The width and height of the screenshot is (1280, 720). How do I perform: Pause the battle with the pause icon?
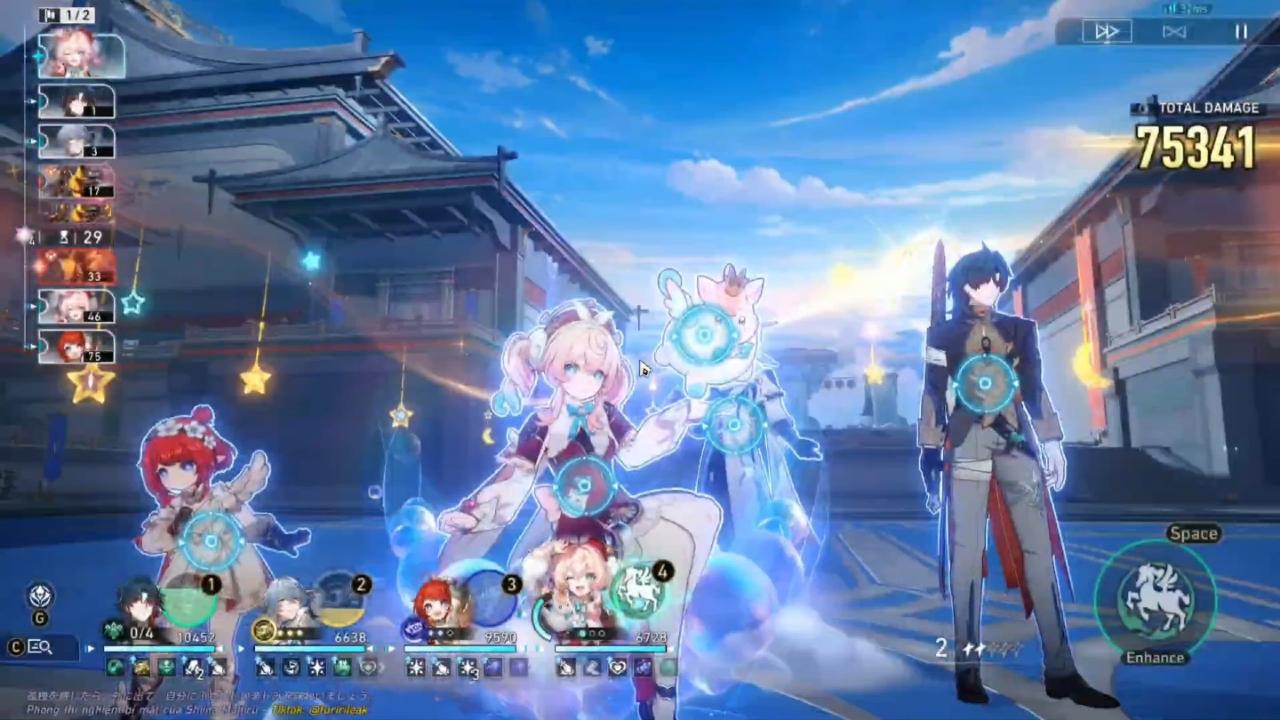(1240, 31)
